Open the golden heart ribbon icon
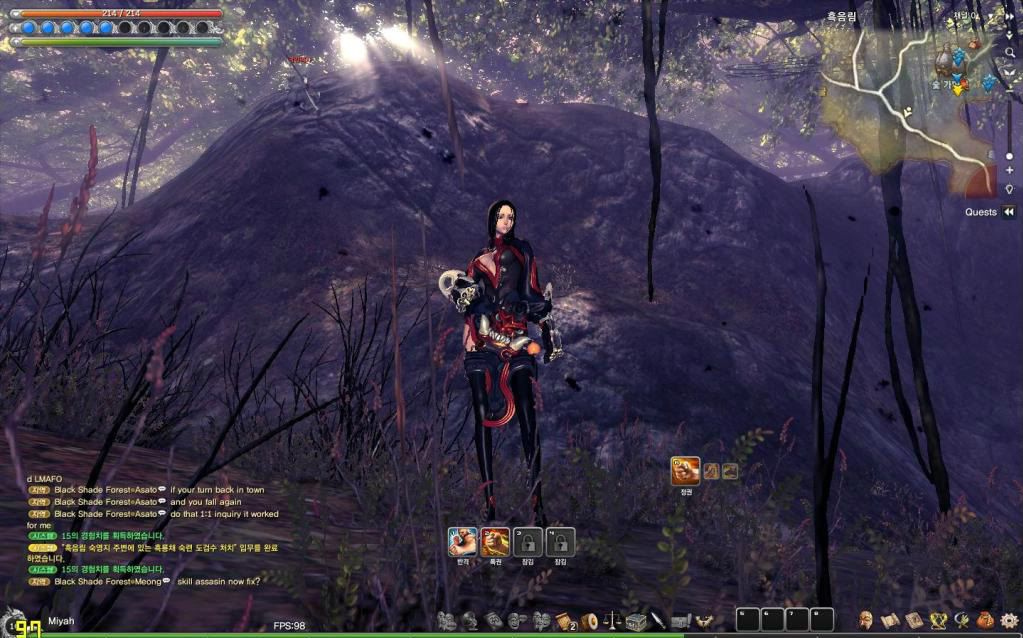This screenshot has height=638, width=1023. point(938,620)
